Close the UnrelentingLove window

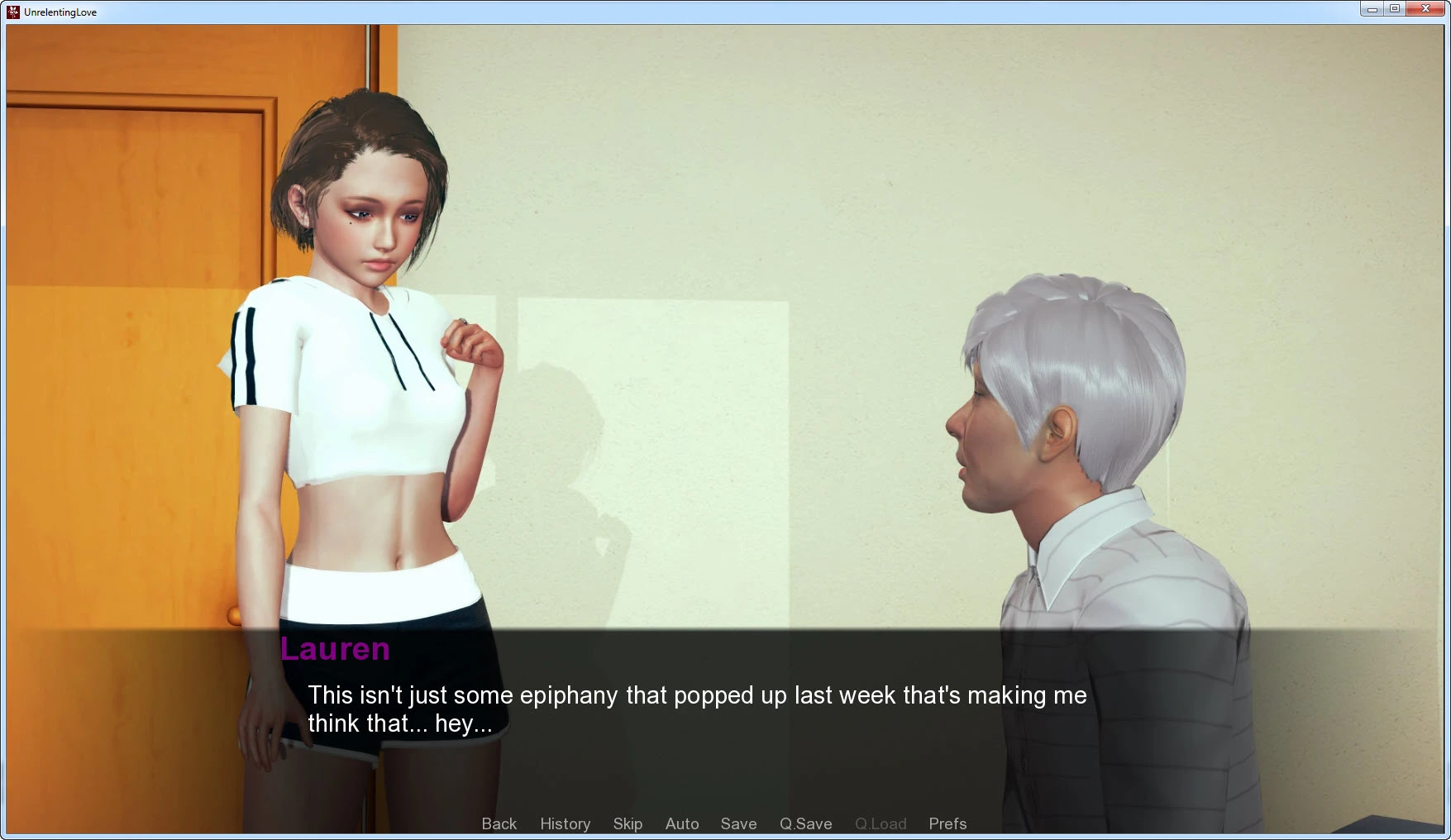point(1425,9)
